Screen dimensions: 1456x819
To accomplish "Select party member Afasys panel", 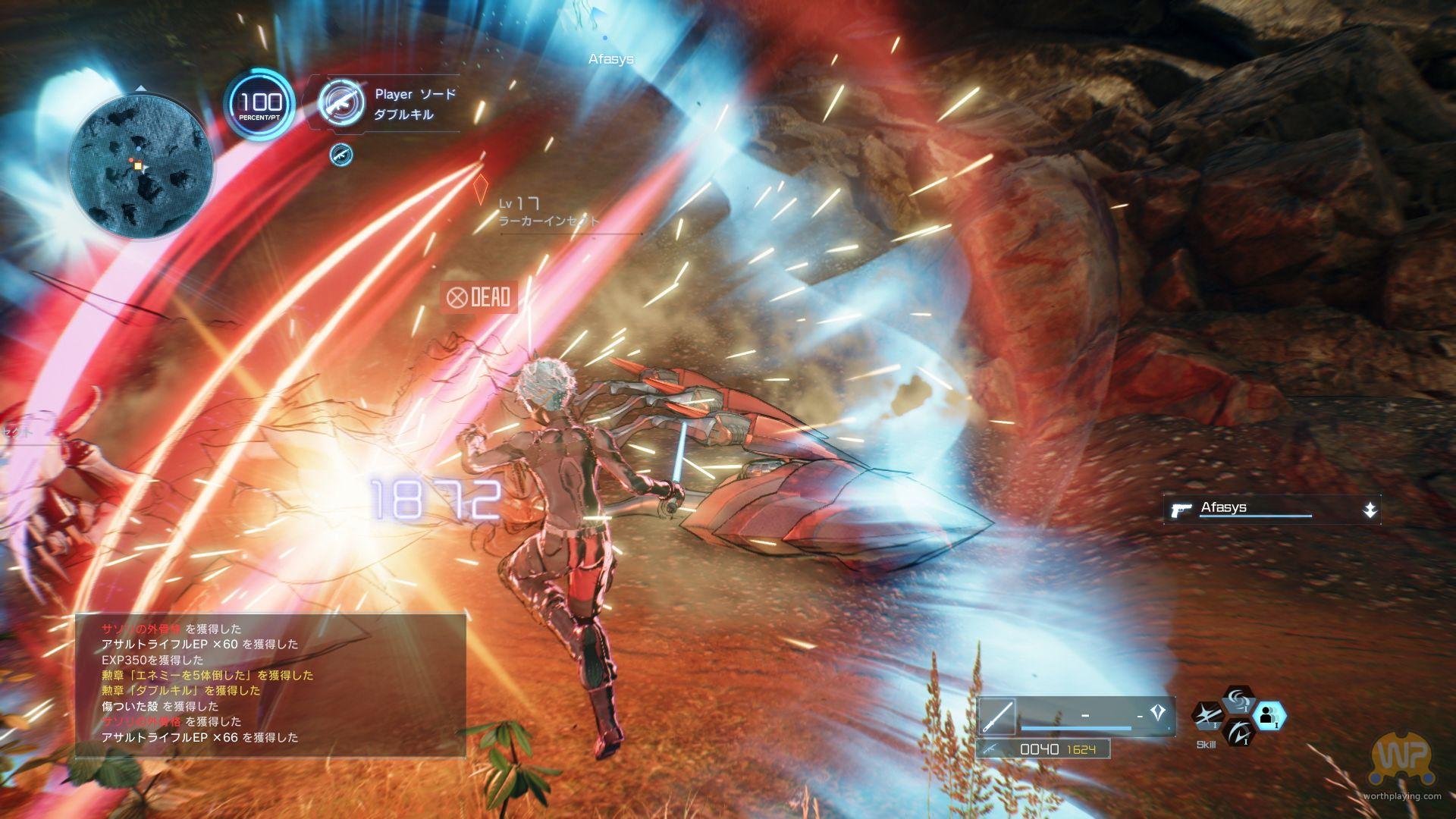I will click(x=1271, y=509).
